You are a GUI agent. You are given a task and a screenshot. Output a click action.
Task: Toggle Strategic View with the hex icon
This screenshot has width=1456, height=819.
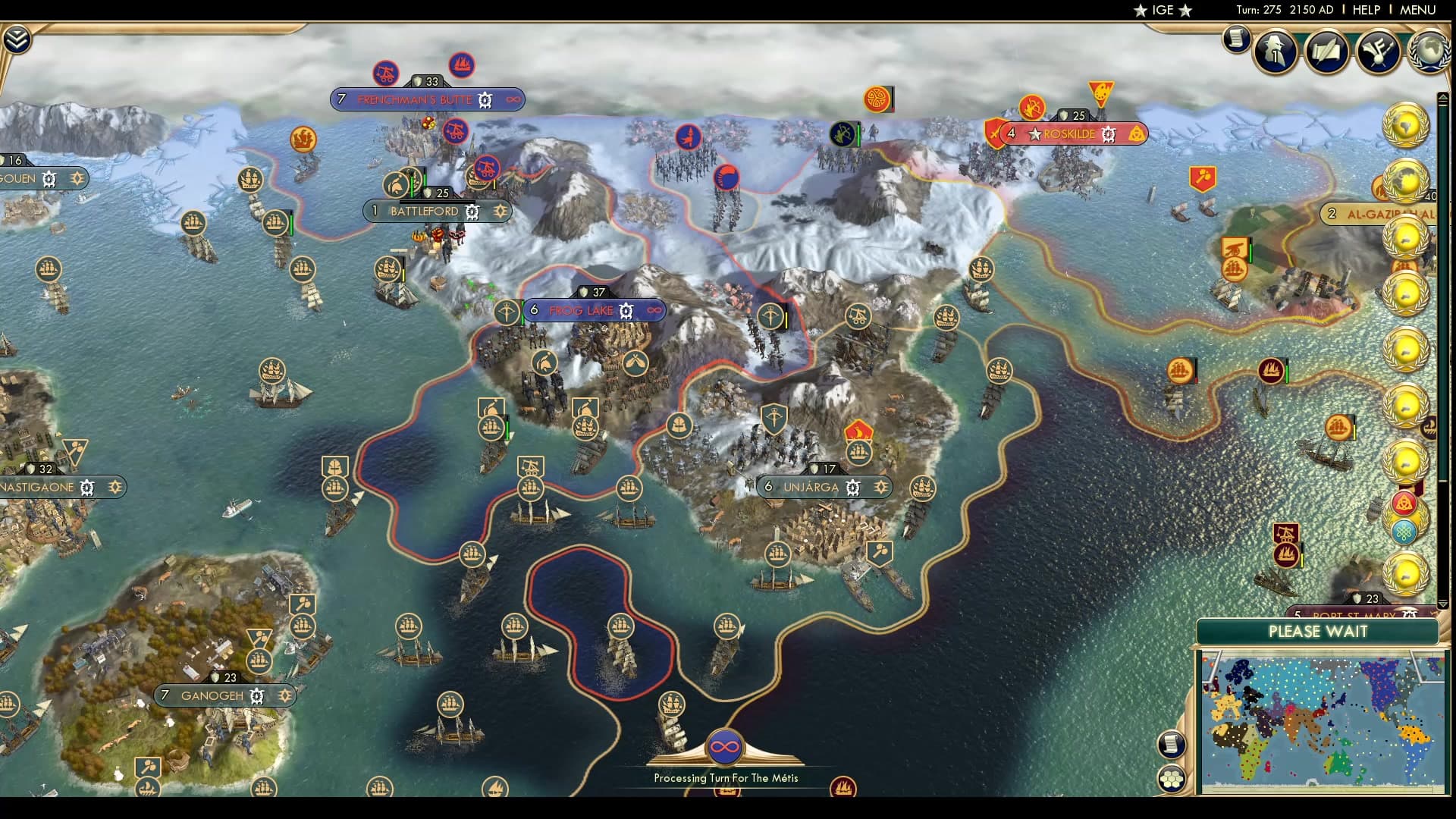(1172, 779)
